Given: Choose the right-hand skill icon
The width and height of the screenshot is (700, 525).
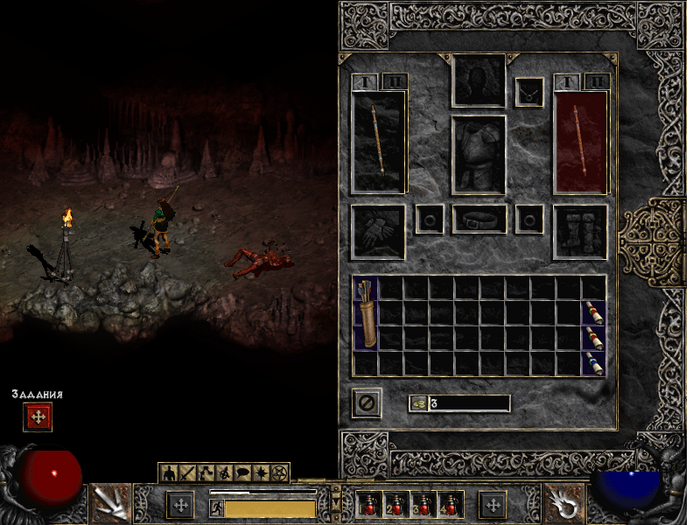Looking at the screenshot, I should 564,503.
